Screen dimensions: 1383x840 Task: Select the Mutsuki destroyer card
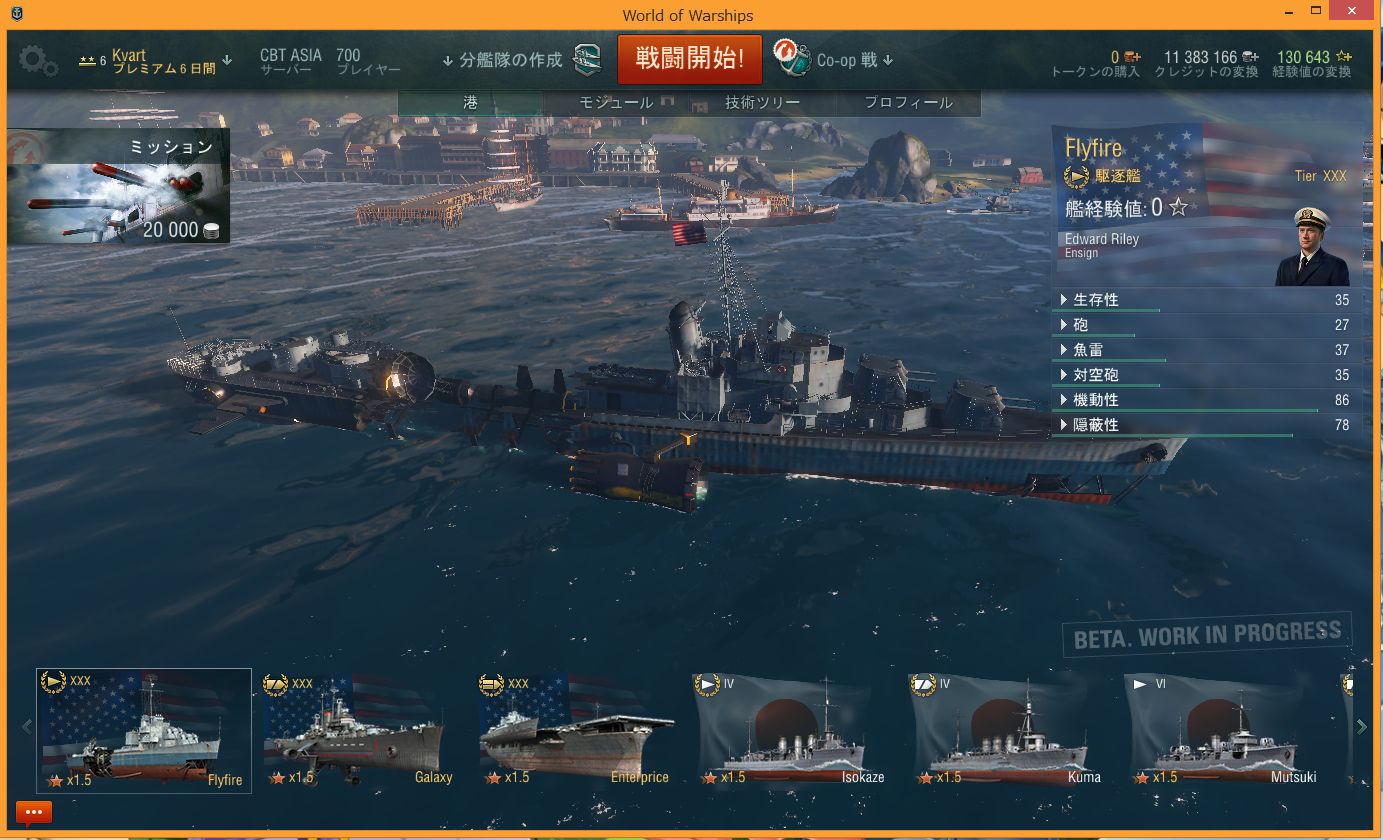tap(1223, 731)
